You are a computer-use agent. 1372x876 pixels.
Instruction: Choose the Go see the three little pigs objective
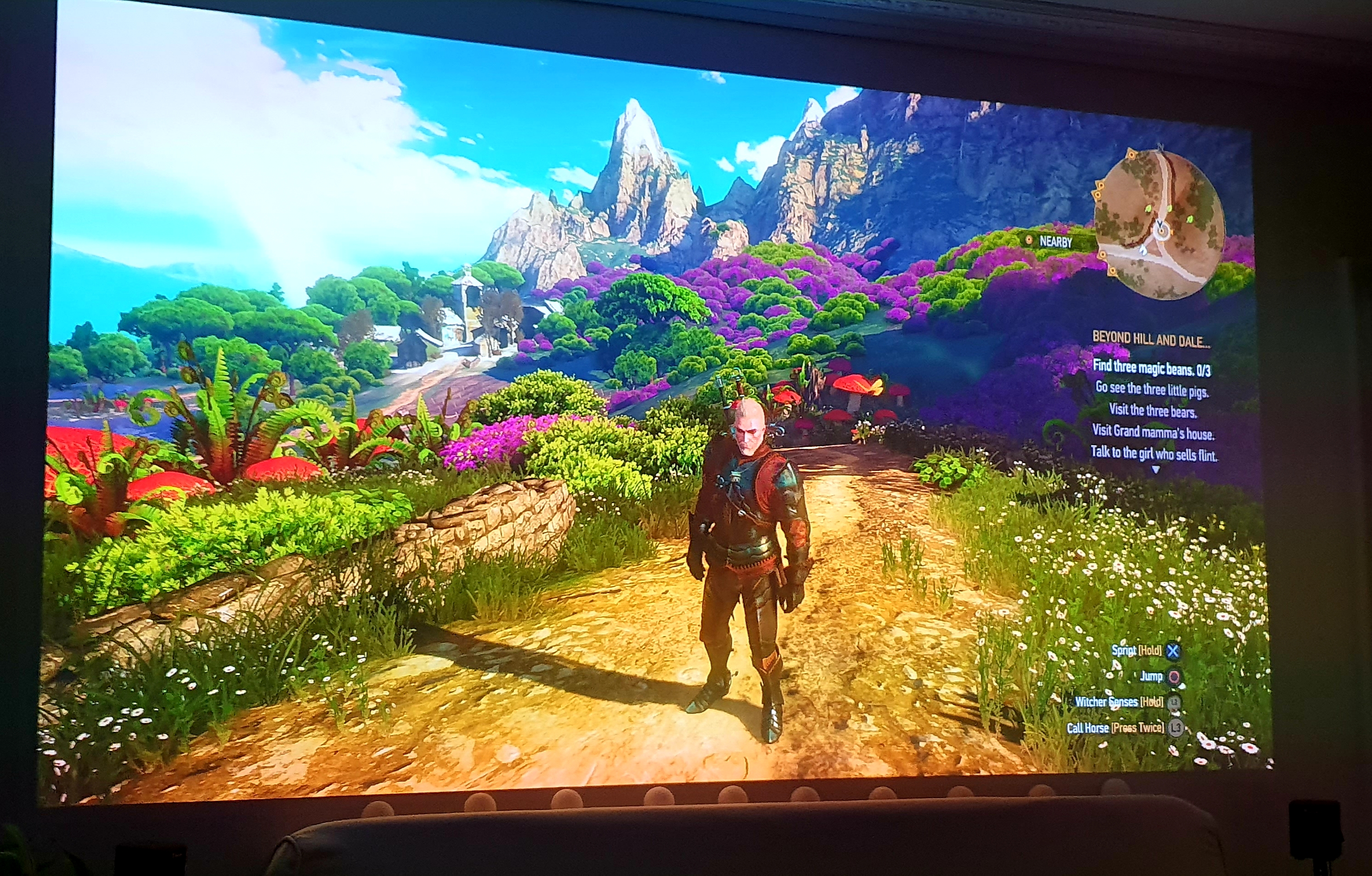1152,390
